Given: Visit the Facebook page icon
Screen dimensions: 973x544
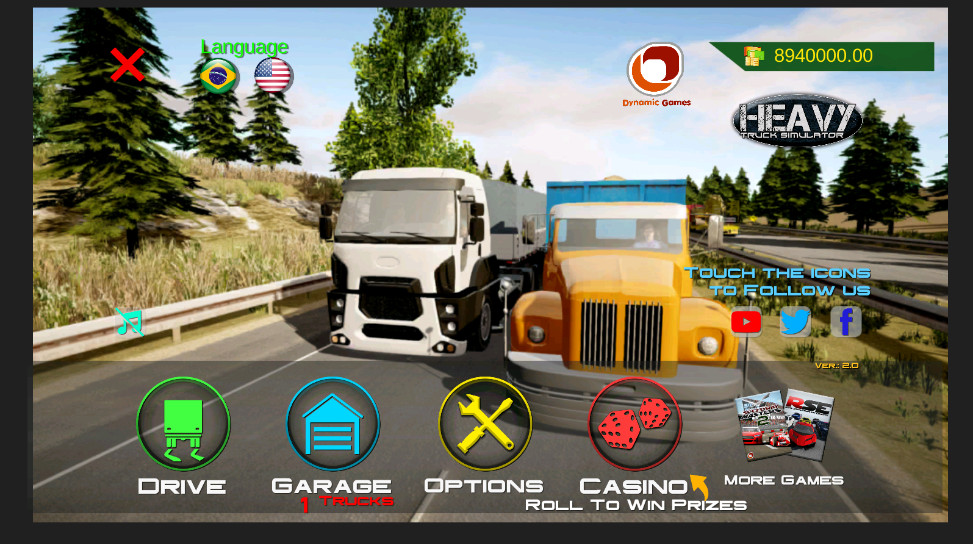Looking at the screenshot, I should click(846, 322).
